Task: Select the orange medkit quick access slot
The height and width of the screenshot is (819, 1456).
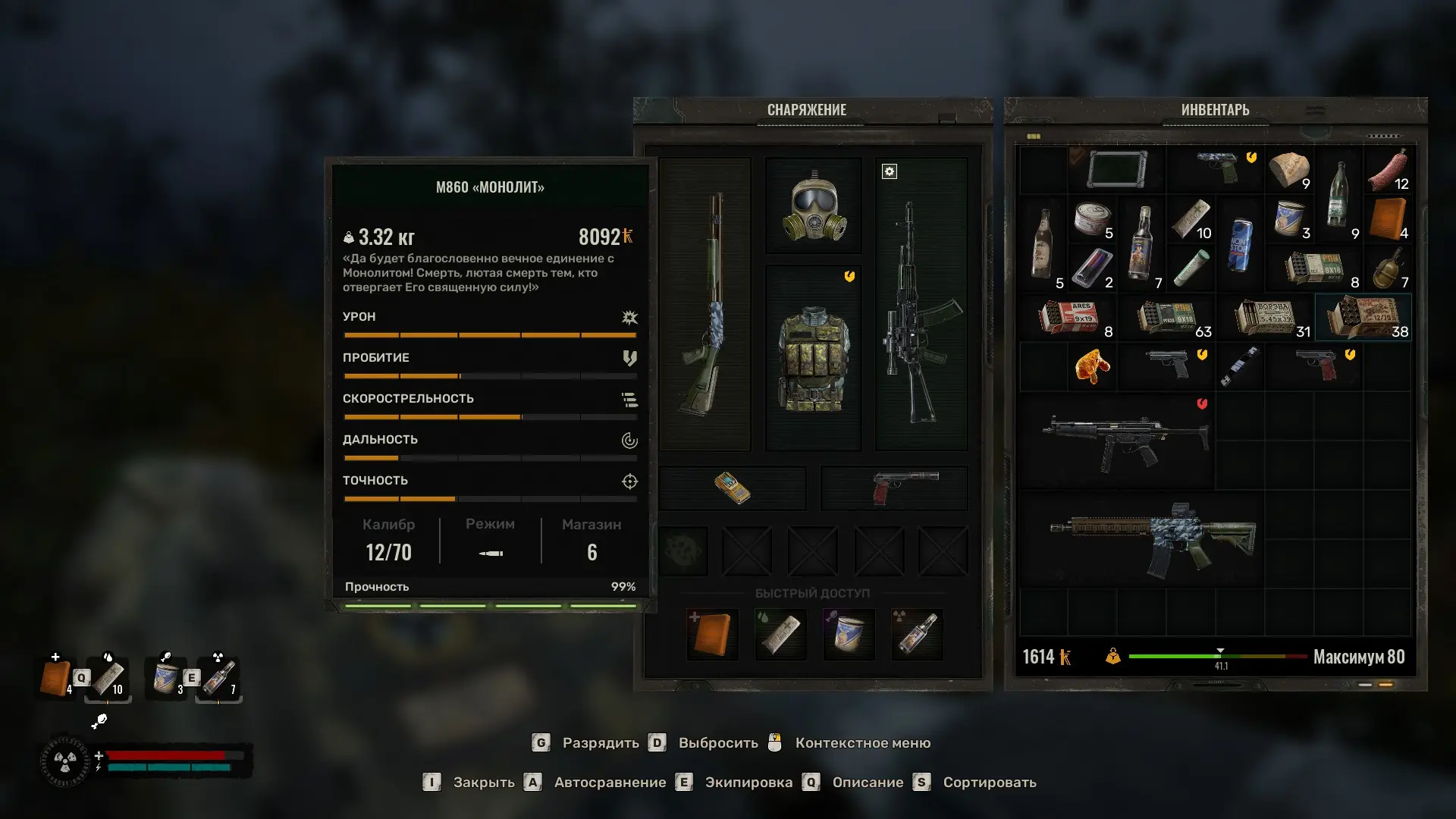Action: click(712, 634)
